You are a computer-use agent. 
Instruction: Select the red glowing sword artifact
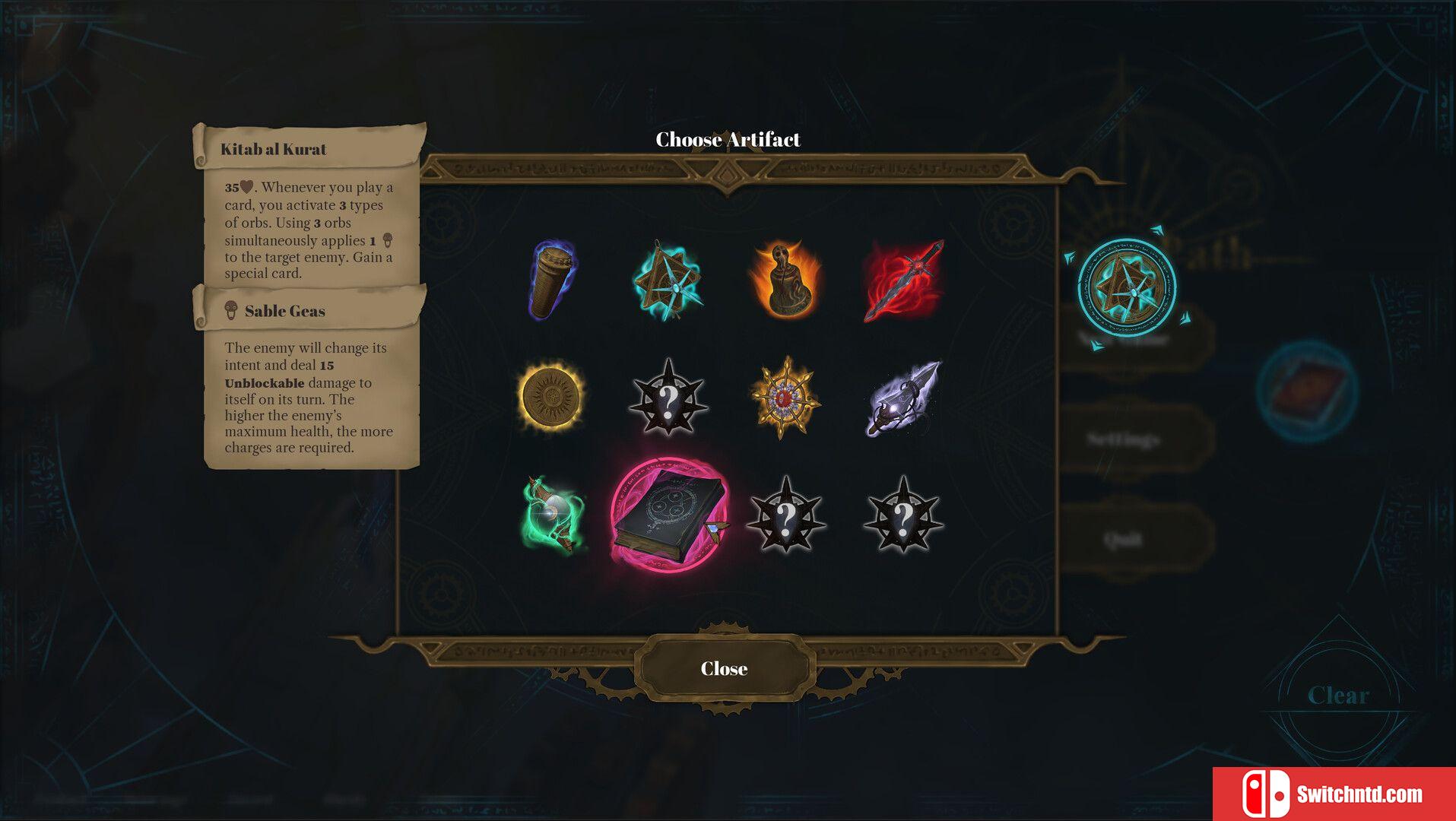(x=903, y=280)
